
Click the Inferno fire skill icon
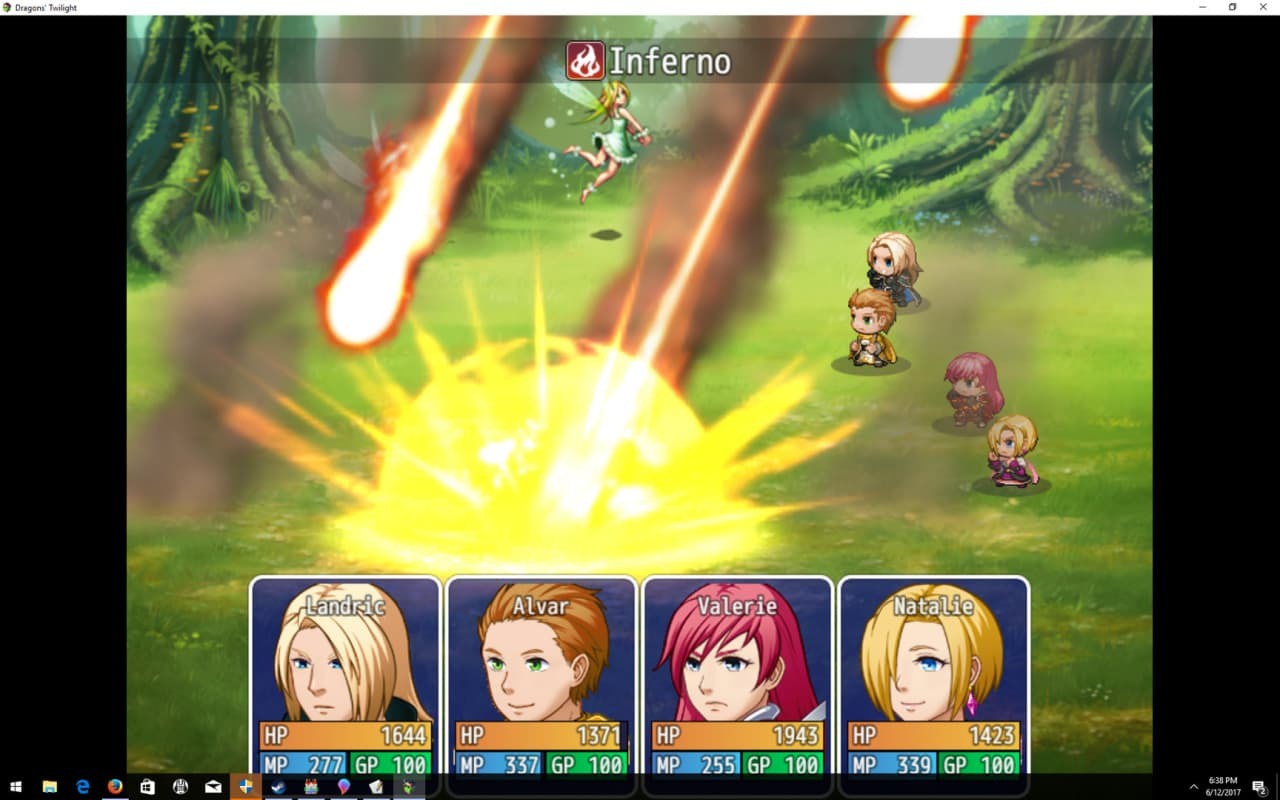tap(584, 60)
